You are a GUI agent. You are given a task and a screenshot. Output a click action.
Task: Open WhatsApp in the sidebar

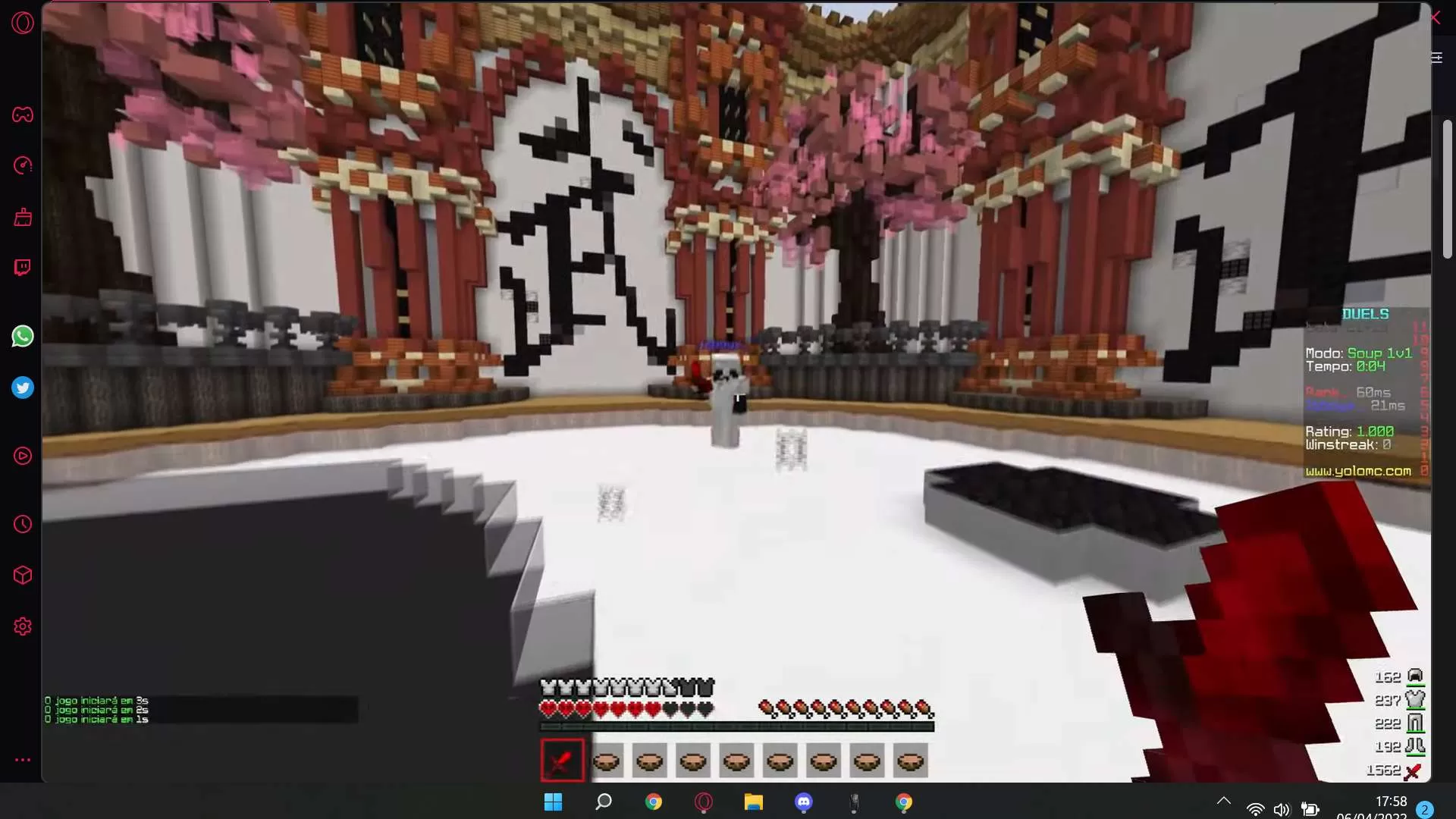coord(22,336)
